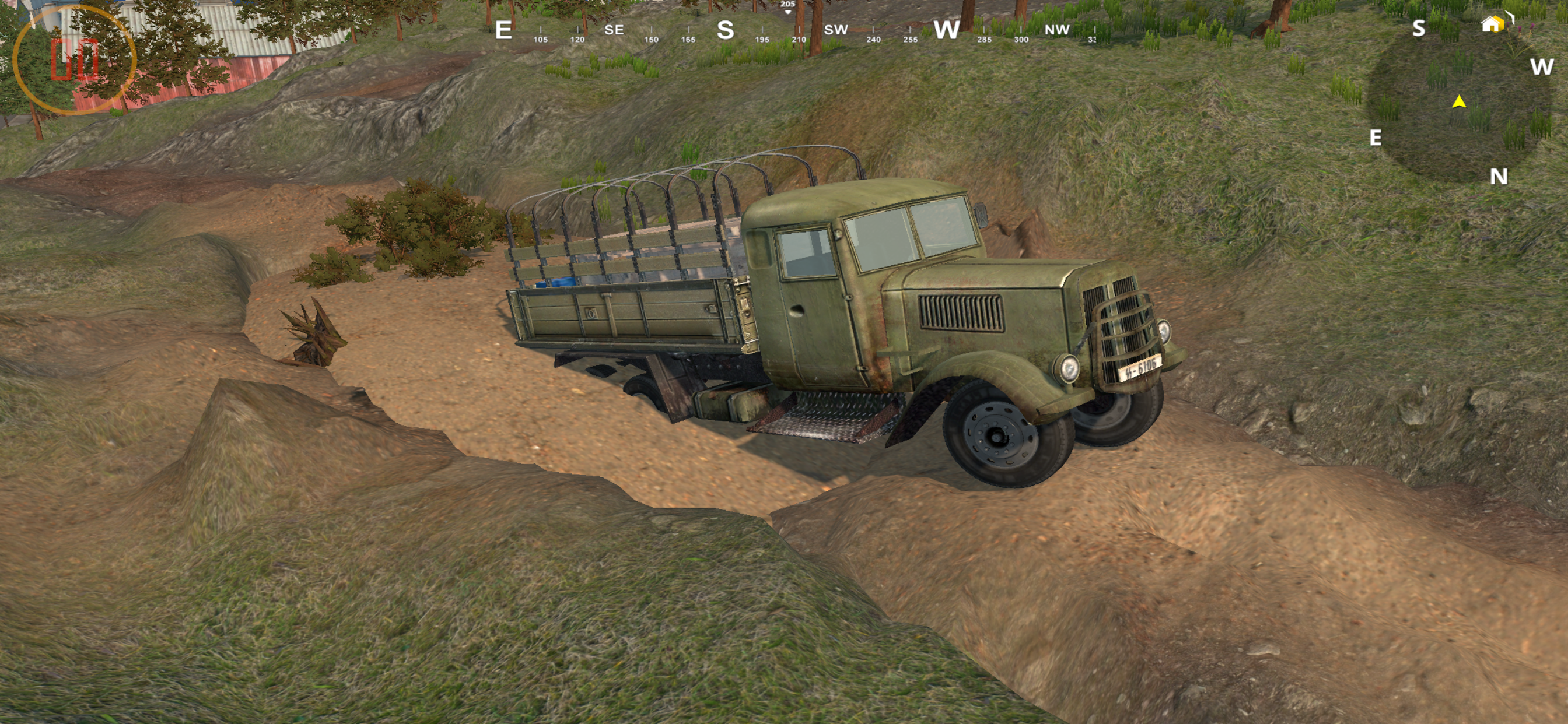Open the circular minimap

click(1458, 103)
